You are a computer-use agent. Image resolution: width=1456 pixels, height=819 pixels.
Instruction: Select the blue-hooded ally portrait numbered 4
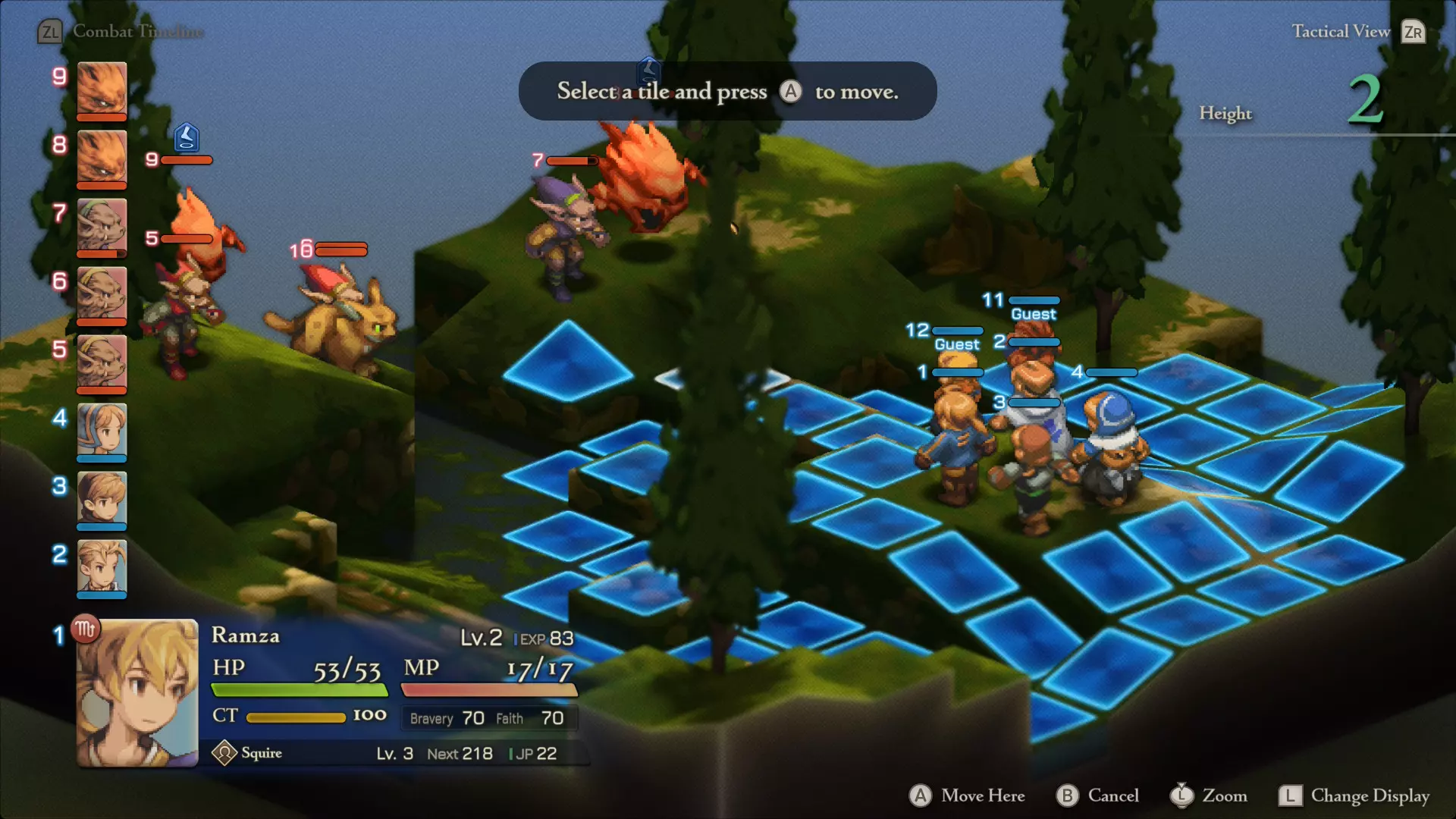pos(102,431)
